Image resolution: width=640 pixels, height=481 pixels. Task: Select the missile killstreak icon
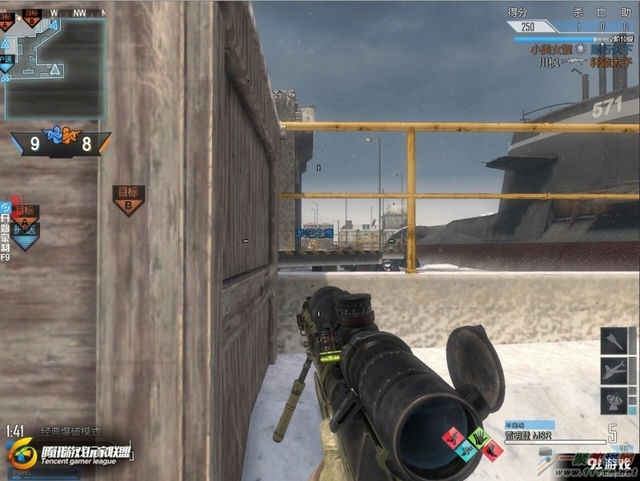click(x=614, y=341)
